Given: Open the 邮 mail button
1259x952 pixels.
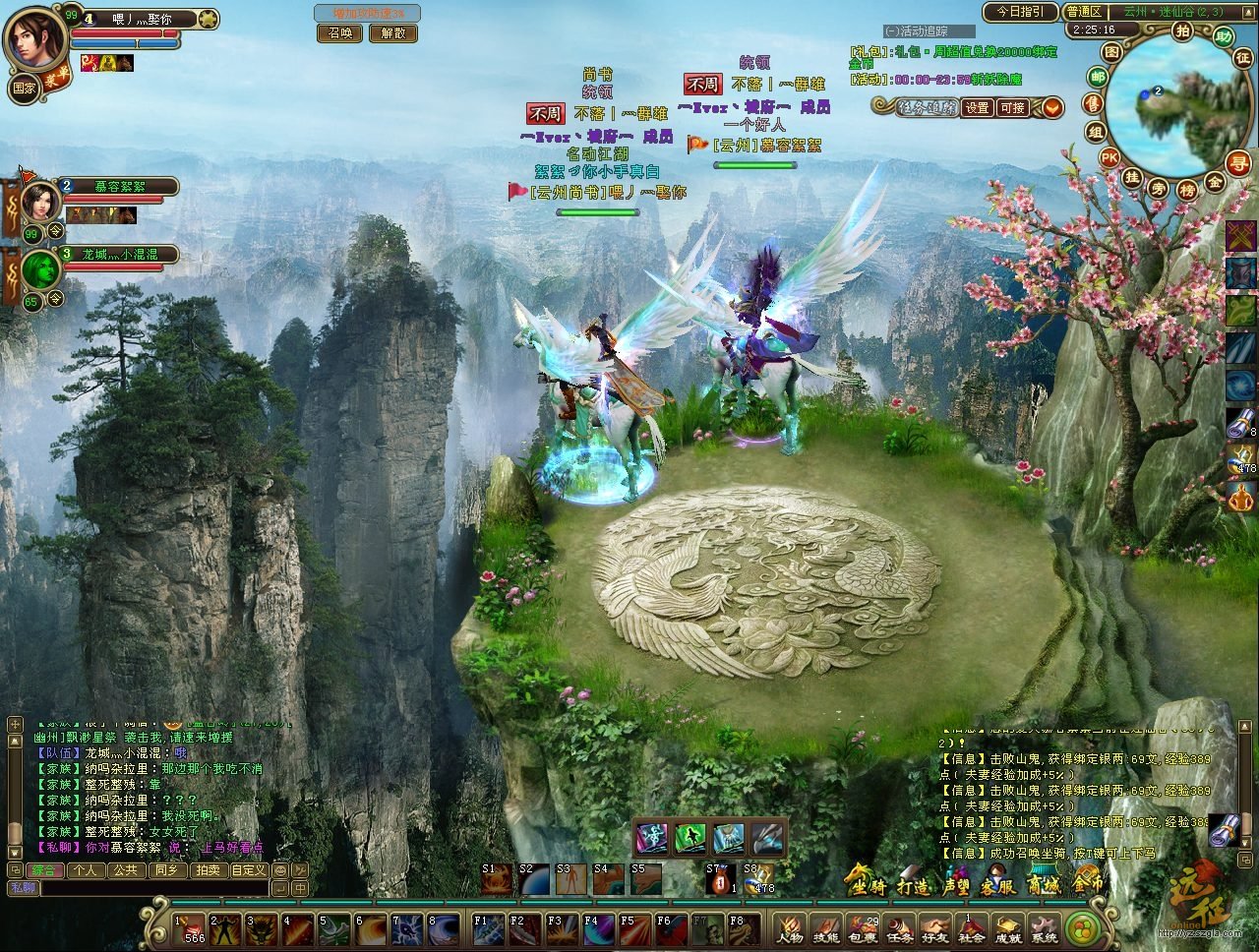Looking at the screenshot, I should (x=1098, y=77).
